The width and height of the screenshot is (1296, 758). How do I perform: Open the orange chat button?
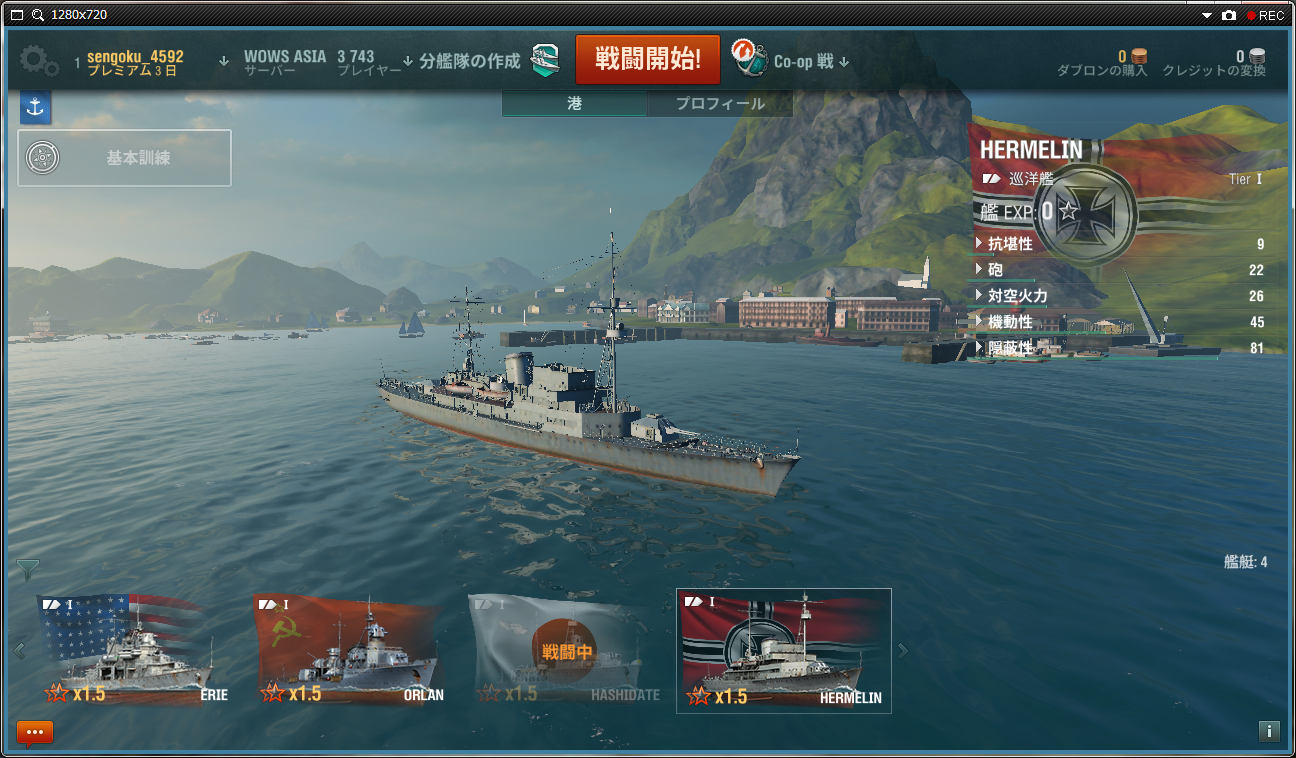[35, 733]
